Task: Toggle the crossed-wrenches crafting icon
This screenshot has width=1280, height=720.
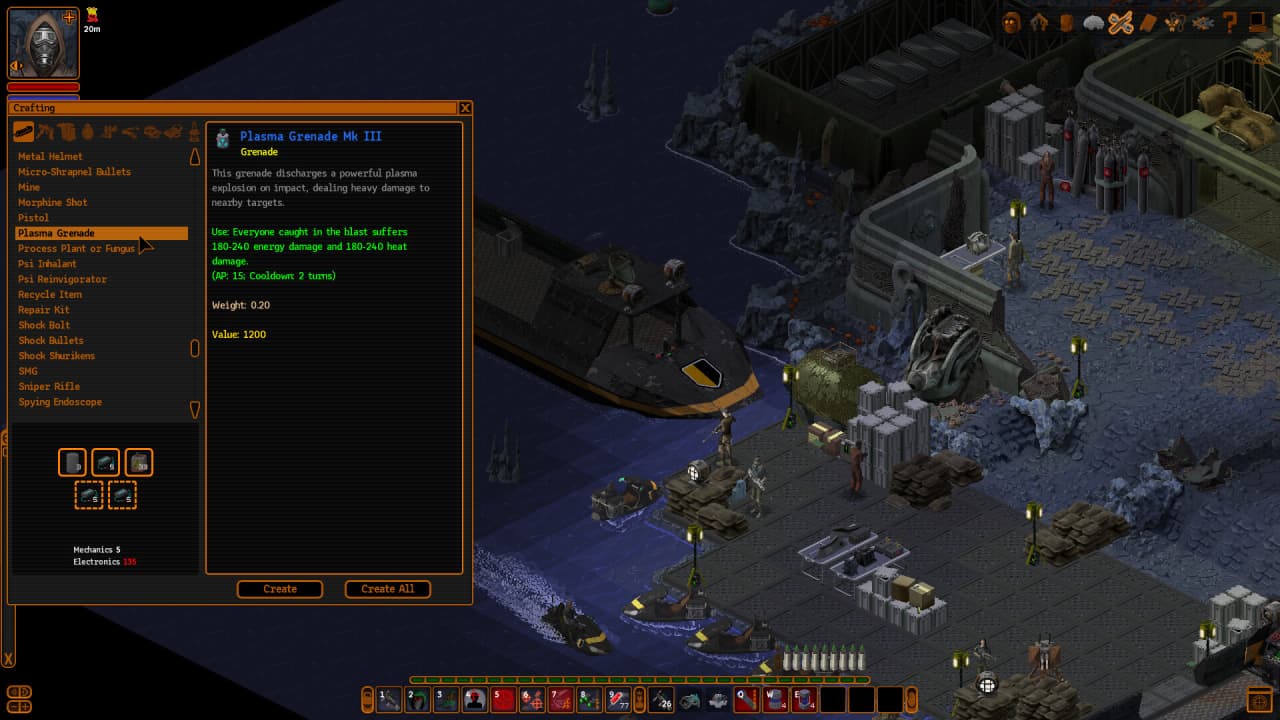Action: point(1120,23)
